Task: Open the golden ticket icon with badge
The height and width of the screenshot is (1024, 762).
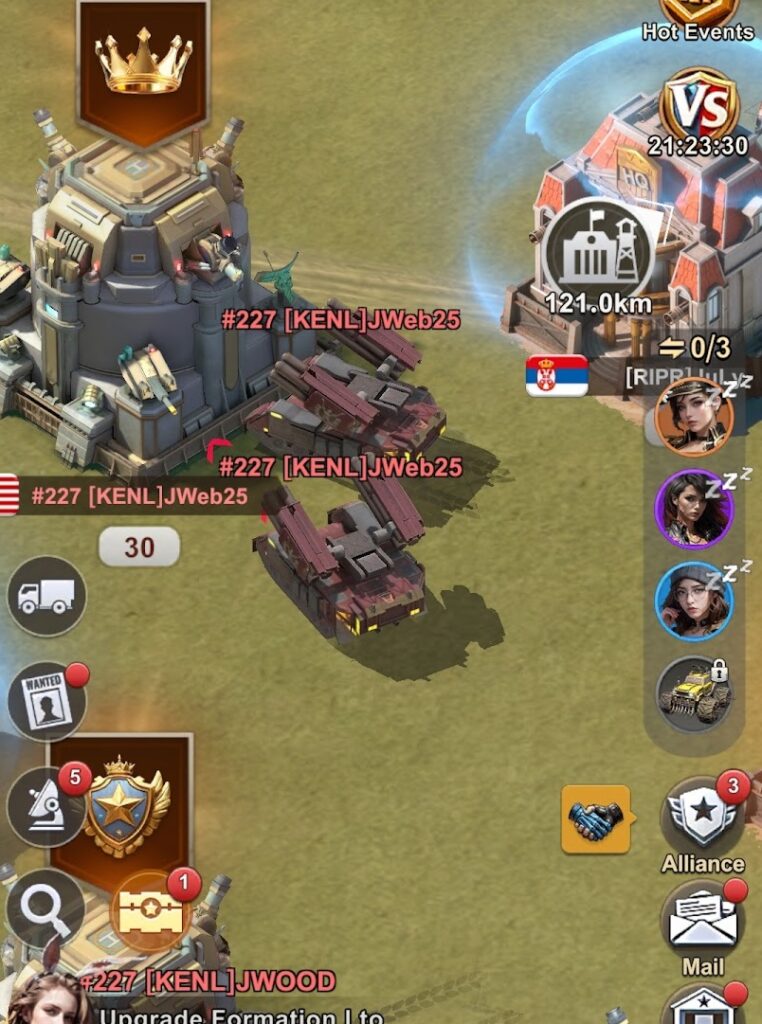Action: pyautogui.click(x=150, y=911)
